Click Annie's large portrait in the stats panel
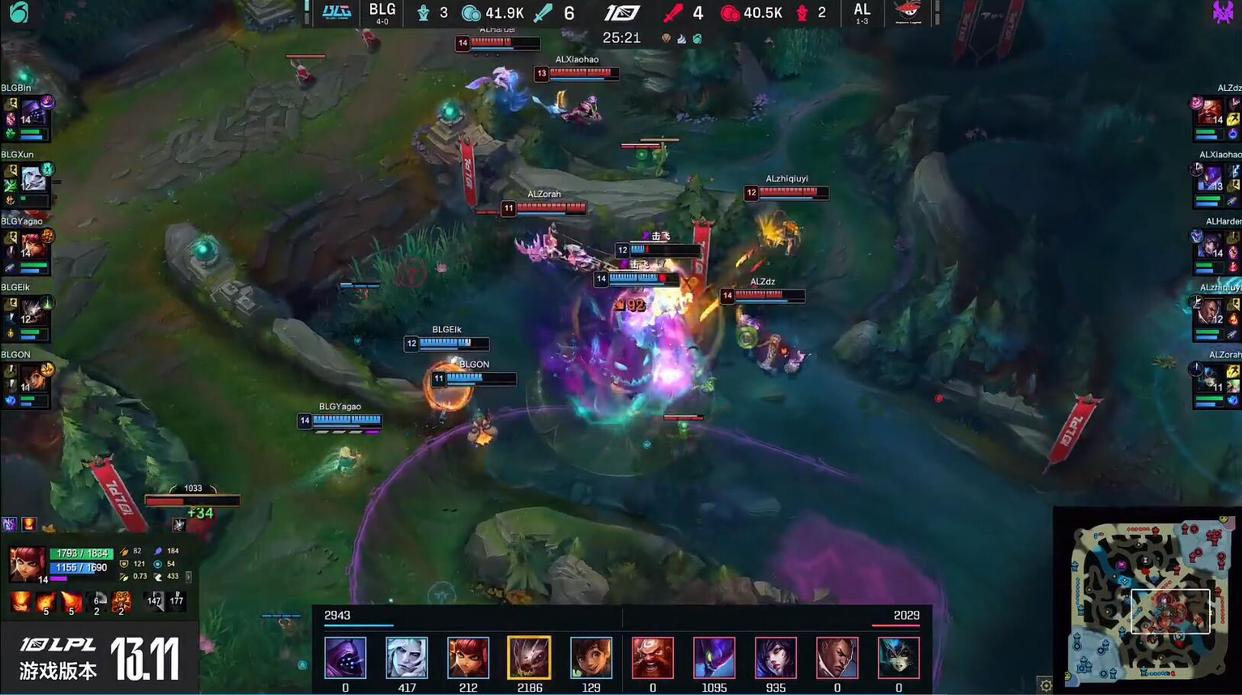 [x=27, y=563]
